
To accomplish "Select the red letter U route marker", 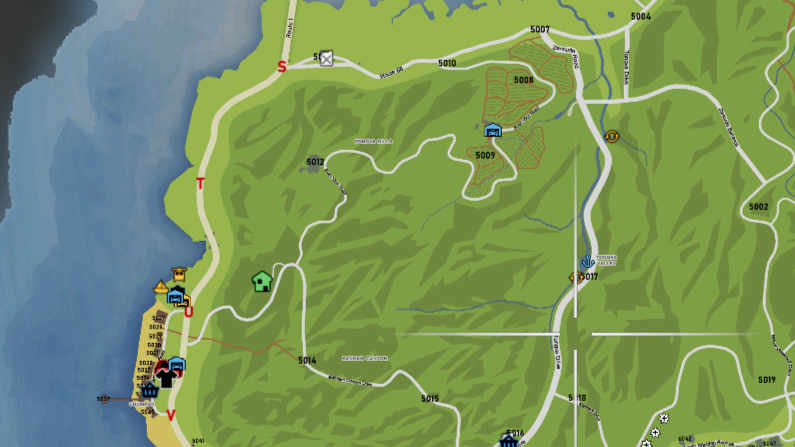I will (x=188, y=311).
